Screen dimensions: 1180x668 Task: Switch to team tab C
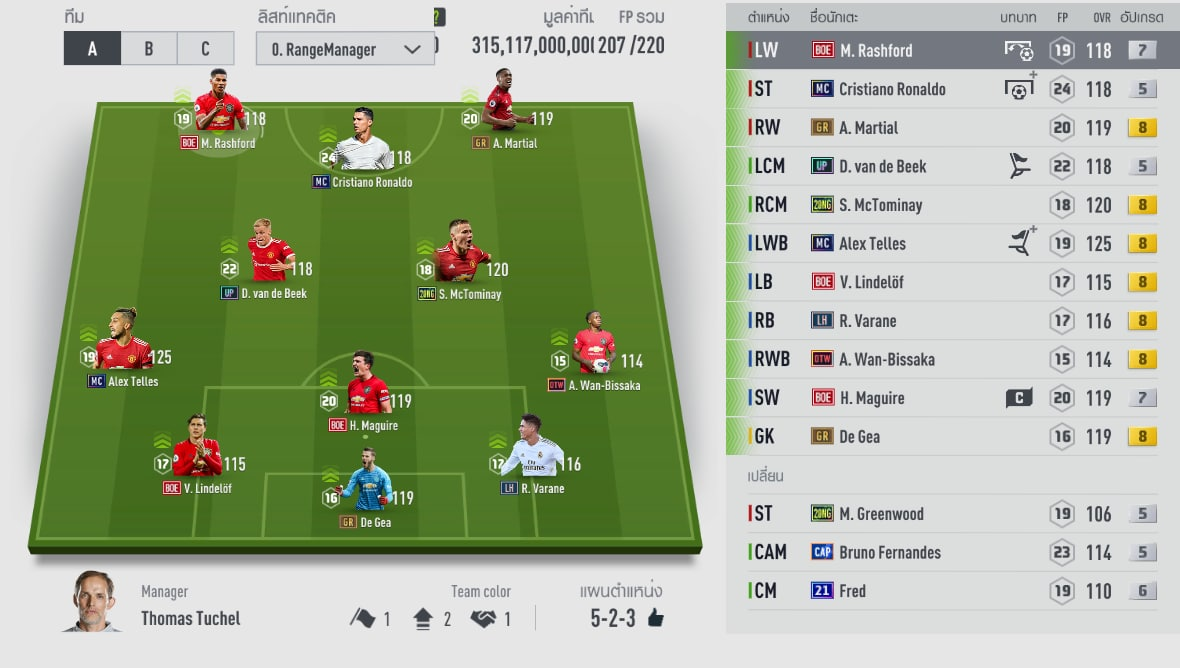click(x=205, y=48)
